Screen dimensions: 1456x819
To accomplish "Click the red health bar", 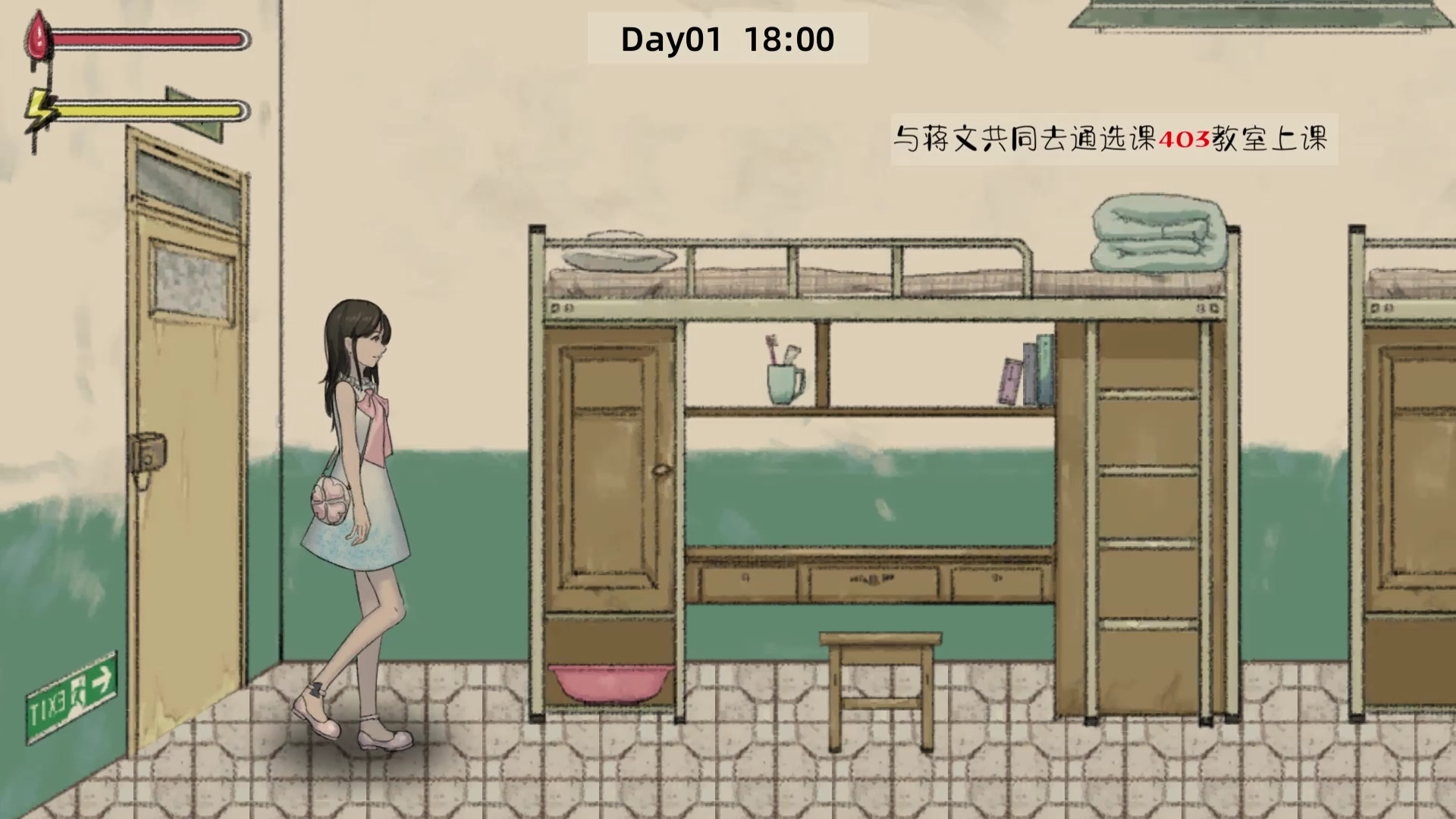I will [x=148, y=39].
